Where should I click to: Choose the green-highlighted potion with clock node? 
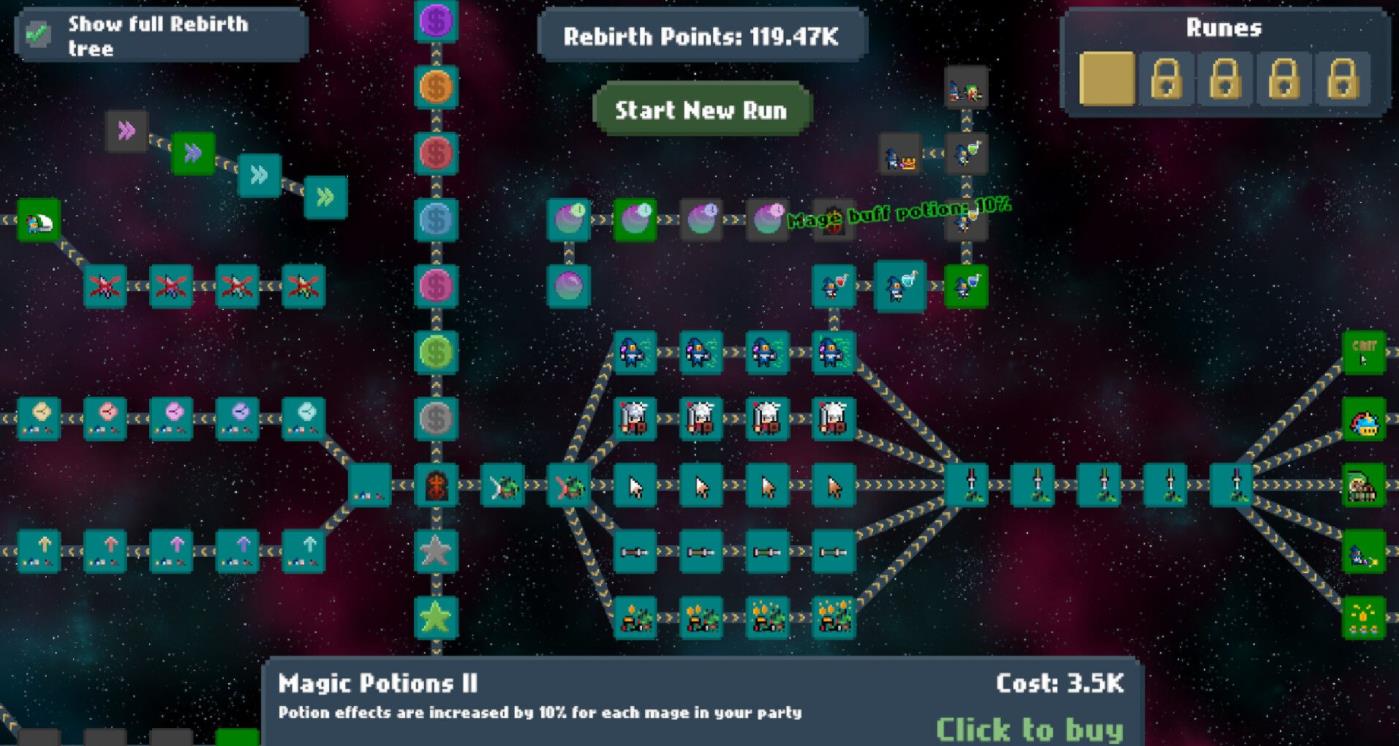[634, 220]
